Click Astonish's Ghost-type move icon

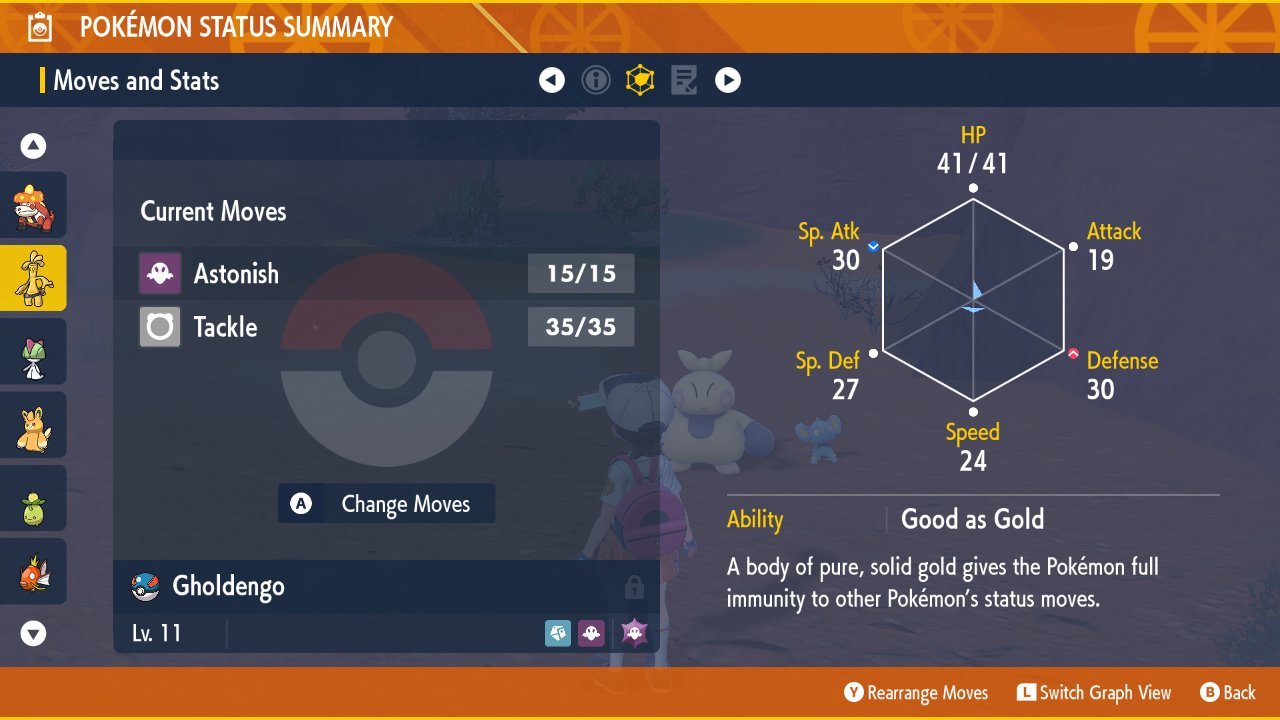(x=160, y=273)
